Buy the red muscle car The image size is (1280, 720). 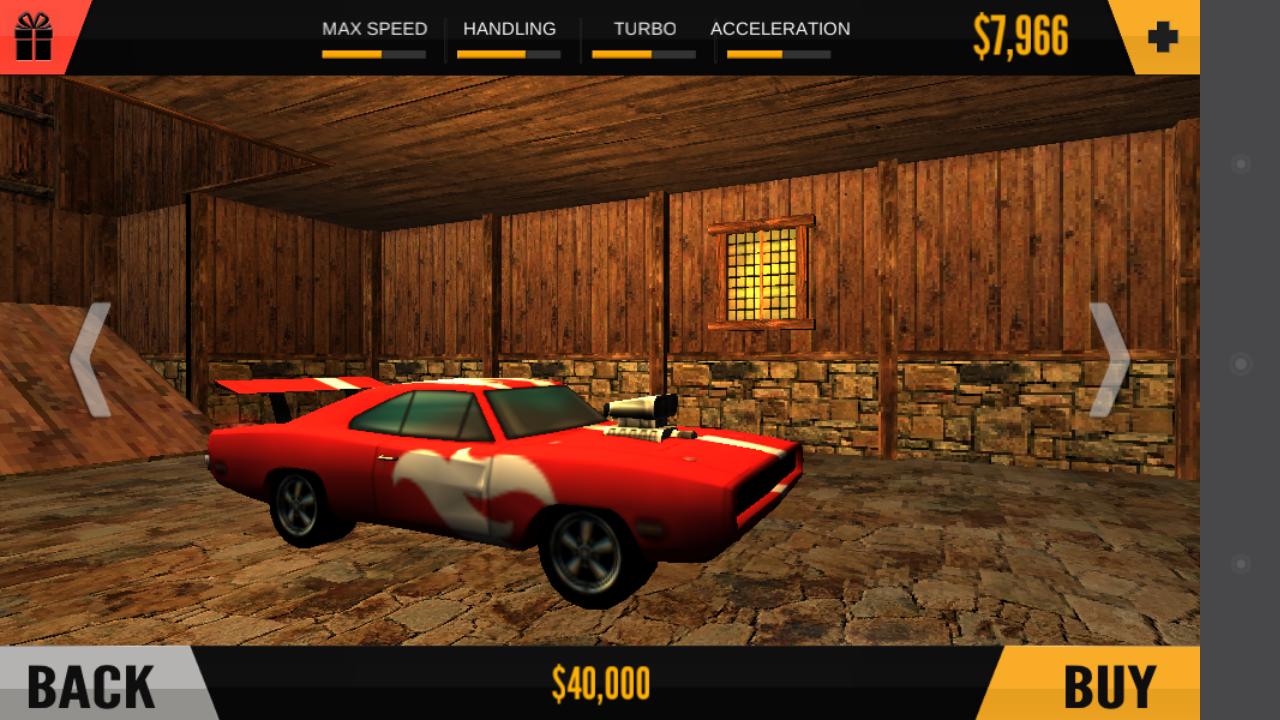point(1108,685)
